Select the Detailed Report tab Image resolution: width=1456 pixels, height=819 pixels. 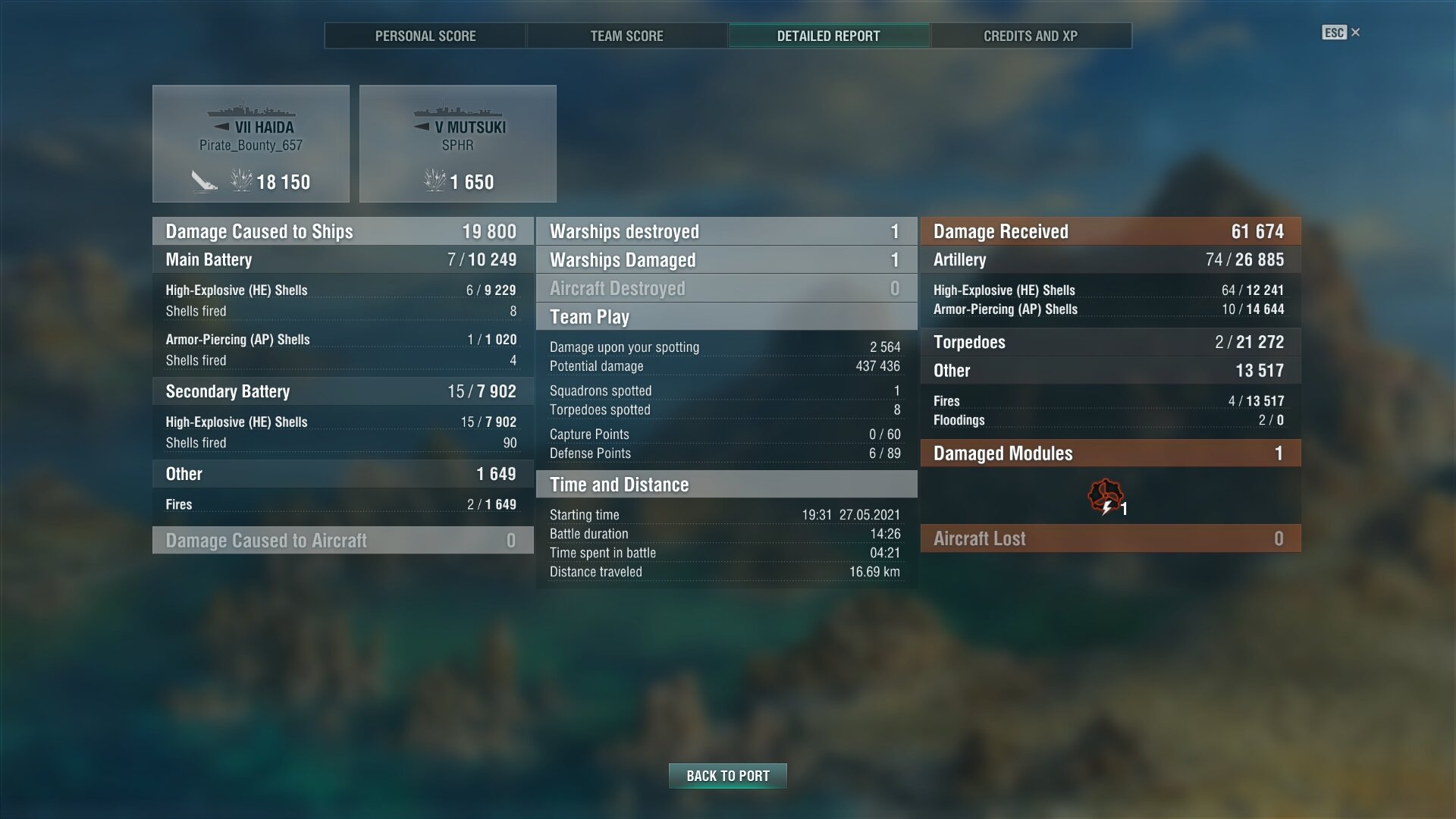pos(828,36)
